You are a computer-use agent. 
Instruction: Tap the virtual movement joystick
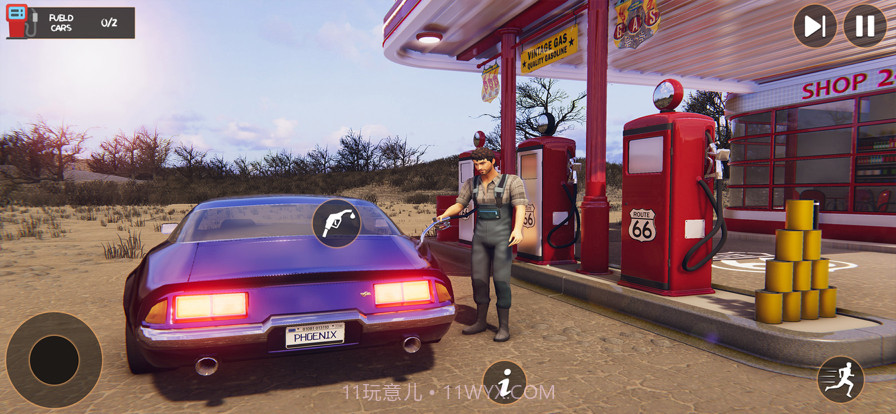point(54,360)
